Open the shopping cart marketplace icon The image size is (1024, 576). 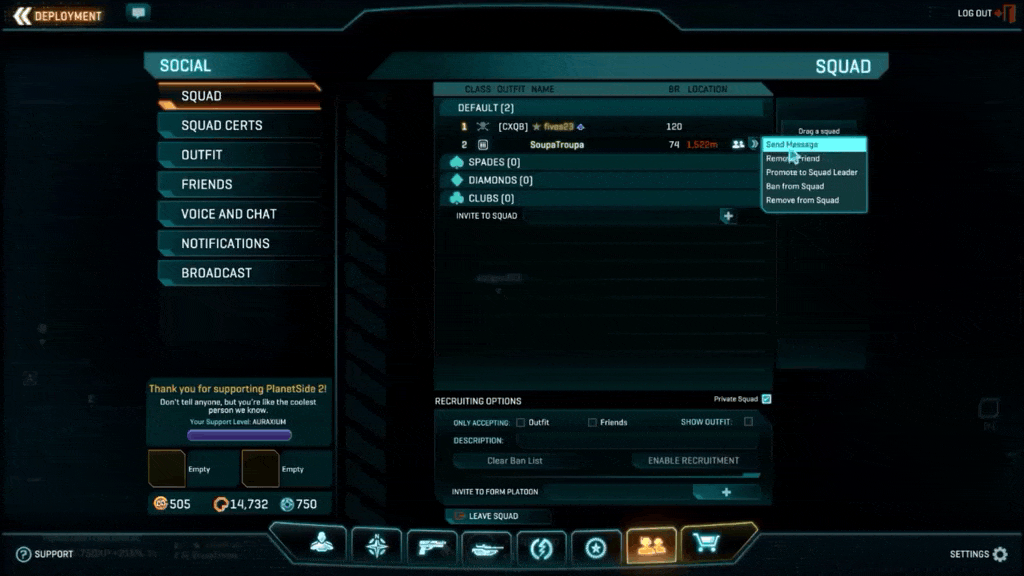point(706,545)
